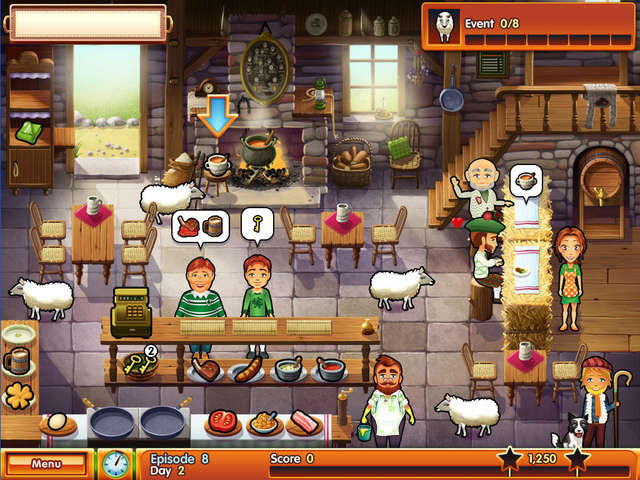This screenshot has height=480, width=640.
Task: Open the Menu button
Action: [46, 464]
